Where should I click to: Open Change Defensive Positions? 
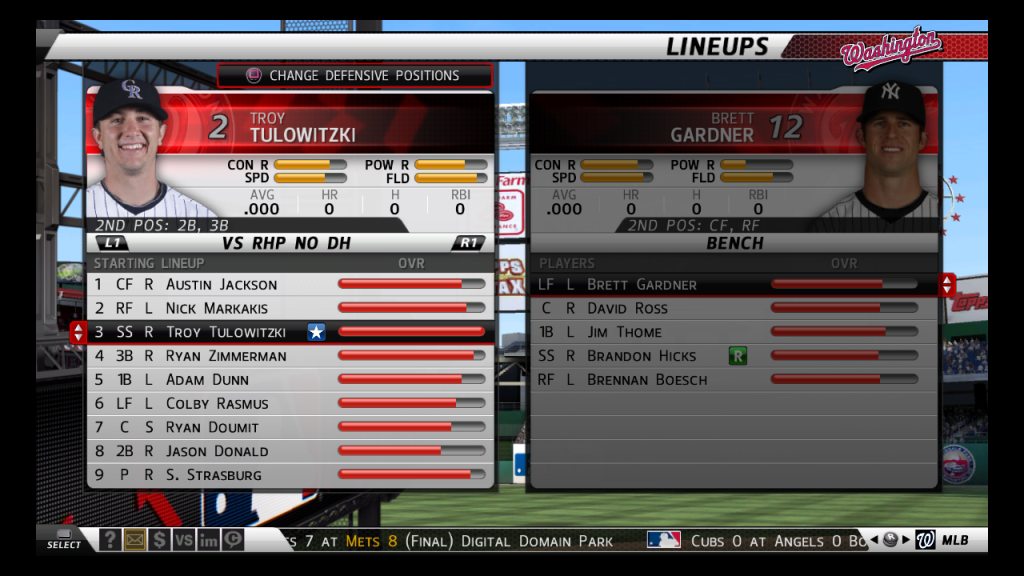tap(355, 75)
